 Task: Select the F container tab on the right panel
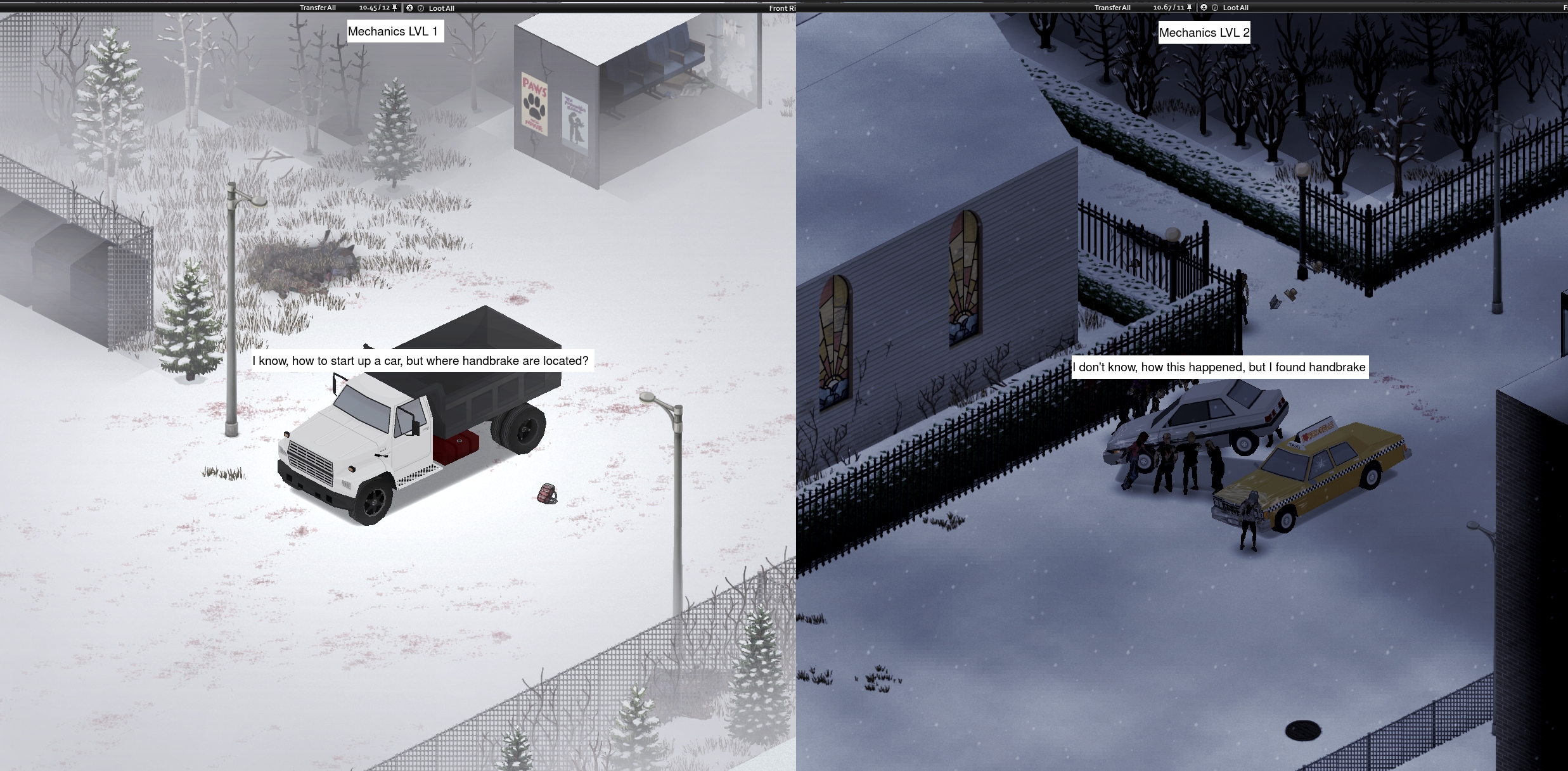(1564, 7)
